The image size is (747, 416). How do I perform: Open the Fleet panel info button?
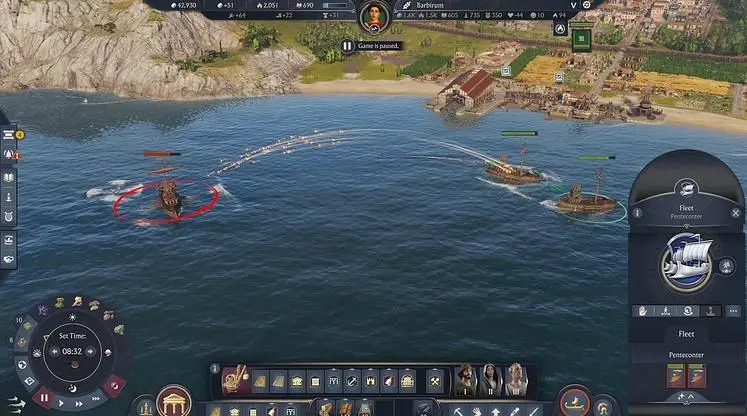pos(638,213)
